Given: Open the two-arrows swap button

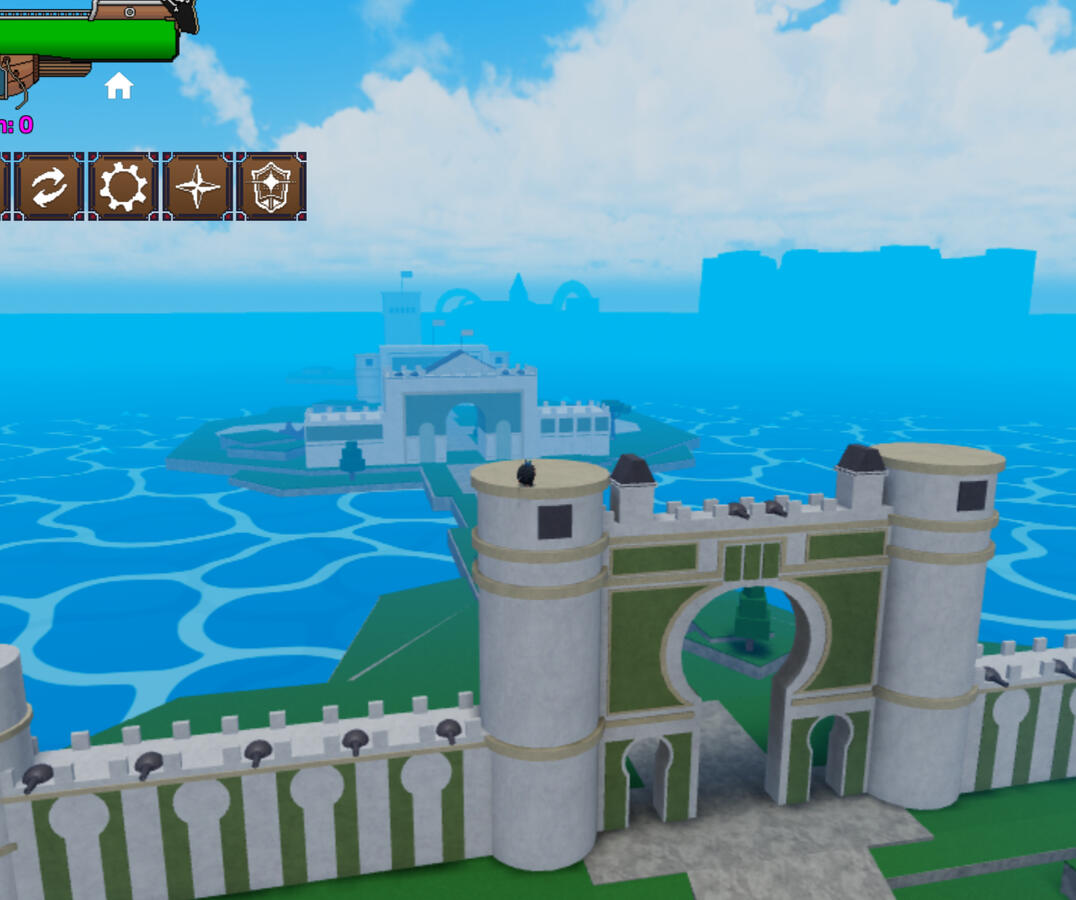Looking at the screenshot, I should tap(49, 186).
